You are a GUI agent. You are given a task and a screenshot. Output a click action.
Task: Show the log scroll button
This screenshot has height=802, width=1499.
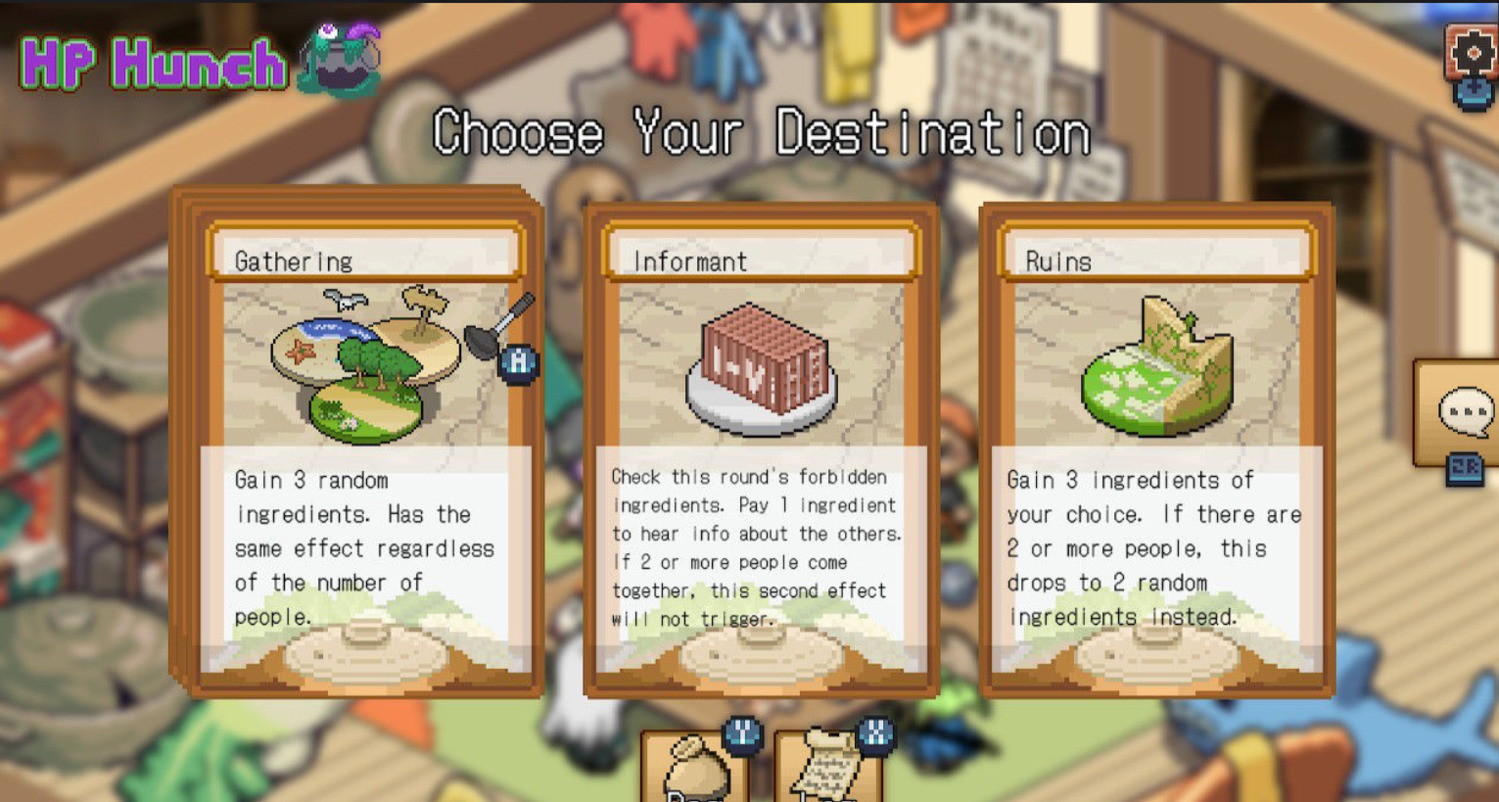click(x=826, y=771)
